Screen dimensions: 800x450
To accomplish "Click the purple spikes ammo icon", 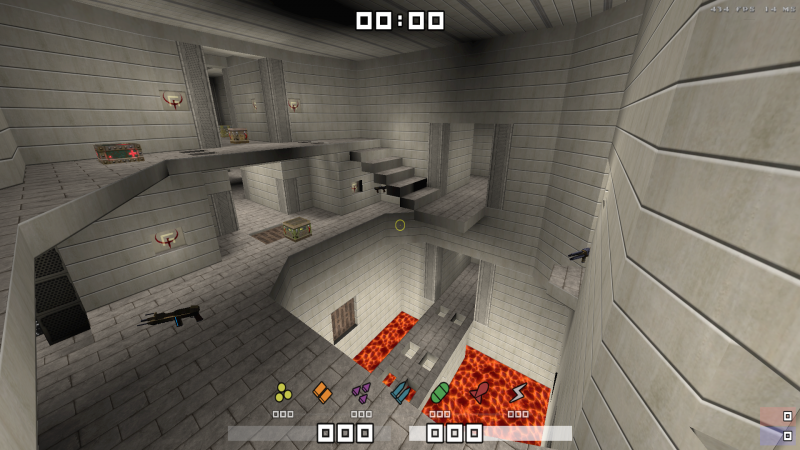I will [361, 391].
